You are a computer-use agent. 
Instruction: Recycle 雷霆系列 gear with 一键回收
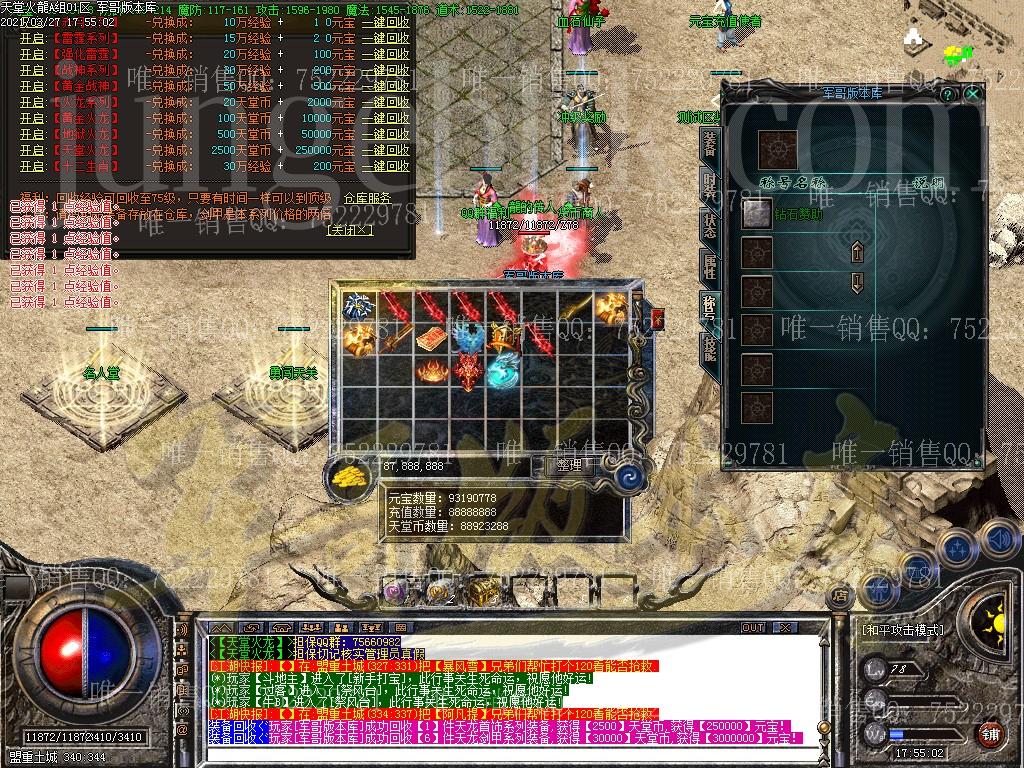(x=385, y=38)
